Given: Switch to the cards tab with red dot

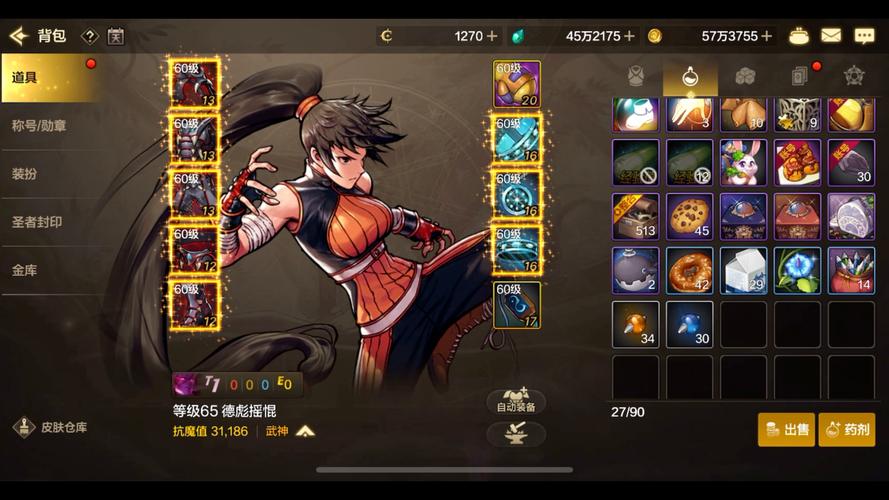Looking at the screenshot, I should point(799,77).
